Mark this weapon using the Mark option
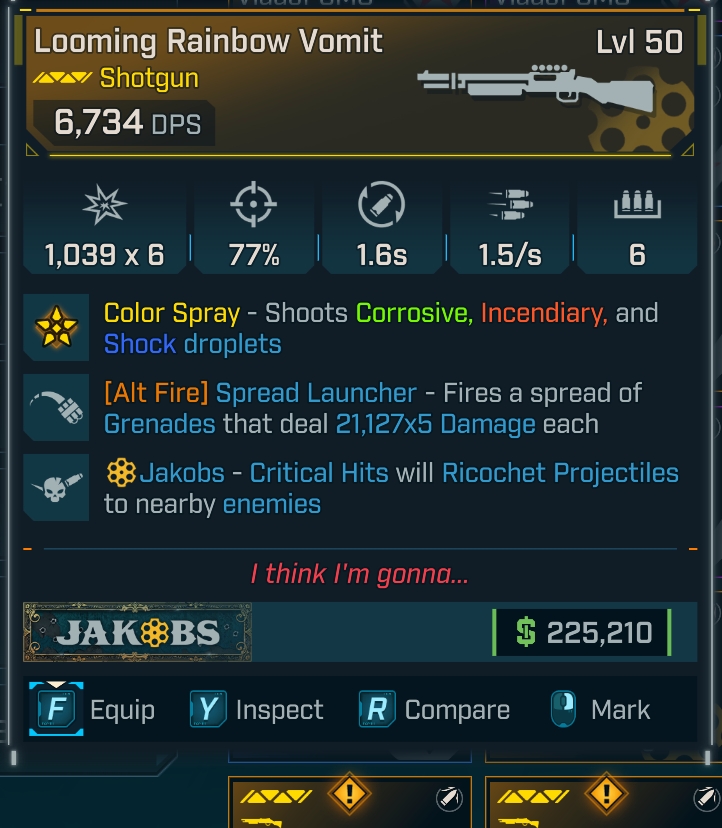722x828 pixels. click(x=600, y=710)
